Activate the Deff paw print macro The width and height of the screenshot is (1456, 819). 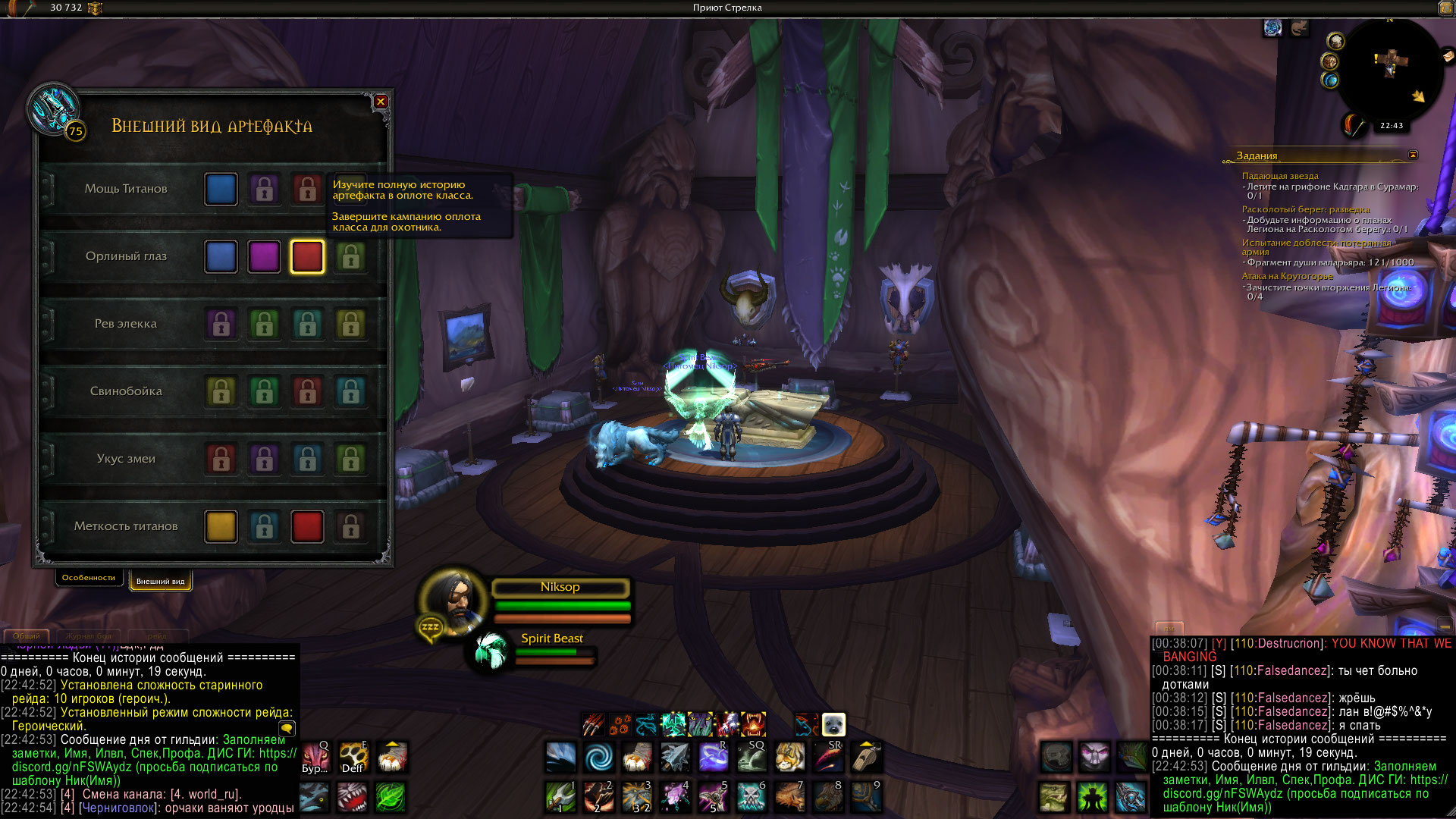353,757
